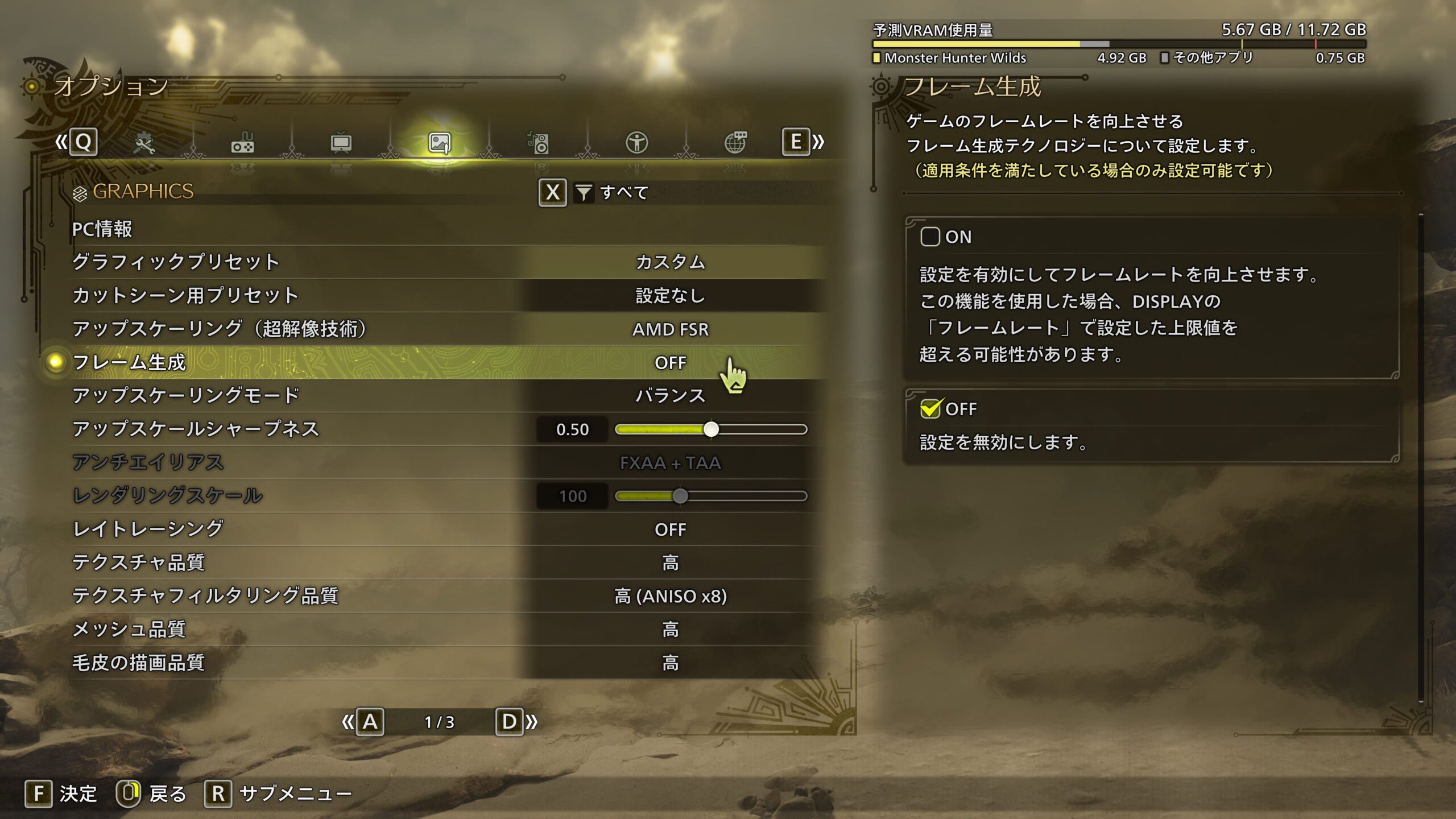Open the accessibility figure tab
1456x819 pixels.
[x=636, y=143]
